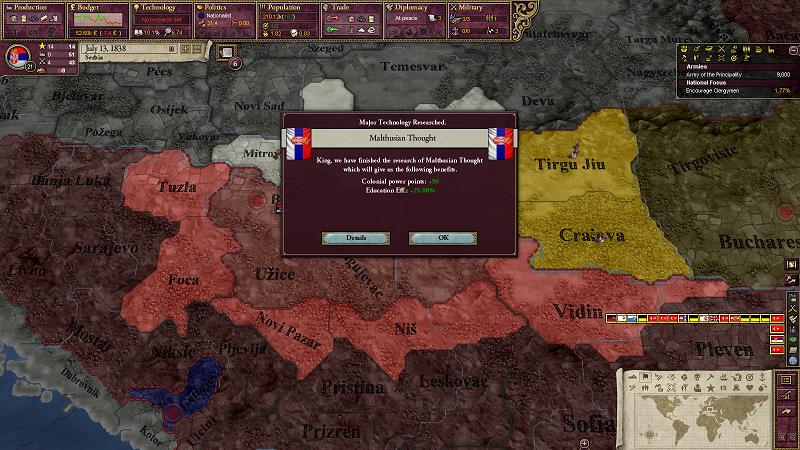This screenshot has width=800, height=450.
Task: Open the Budget panel
Action: [x=97, y=7]
